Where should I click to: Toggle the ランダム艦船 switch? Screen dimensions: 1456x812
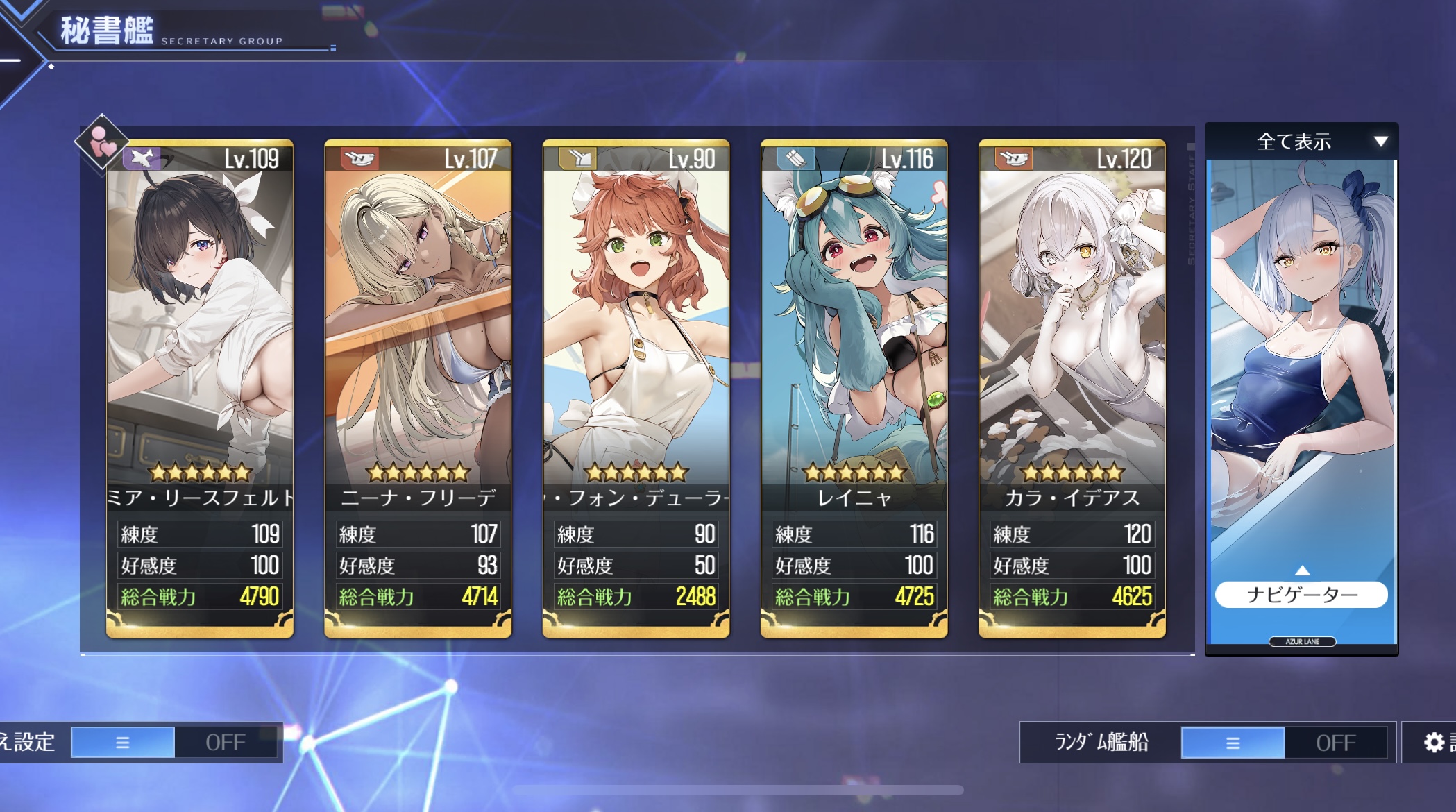[x=1284, y=743]
